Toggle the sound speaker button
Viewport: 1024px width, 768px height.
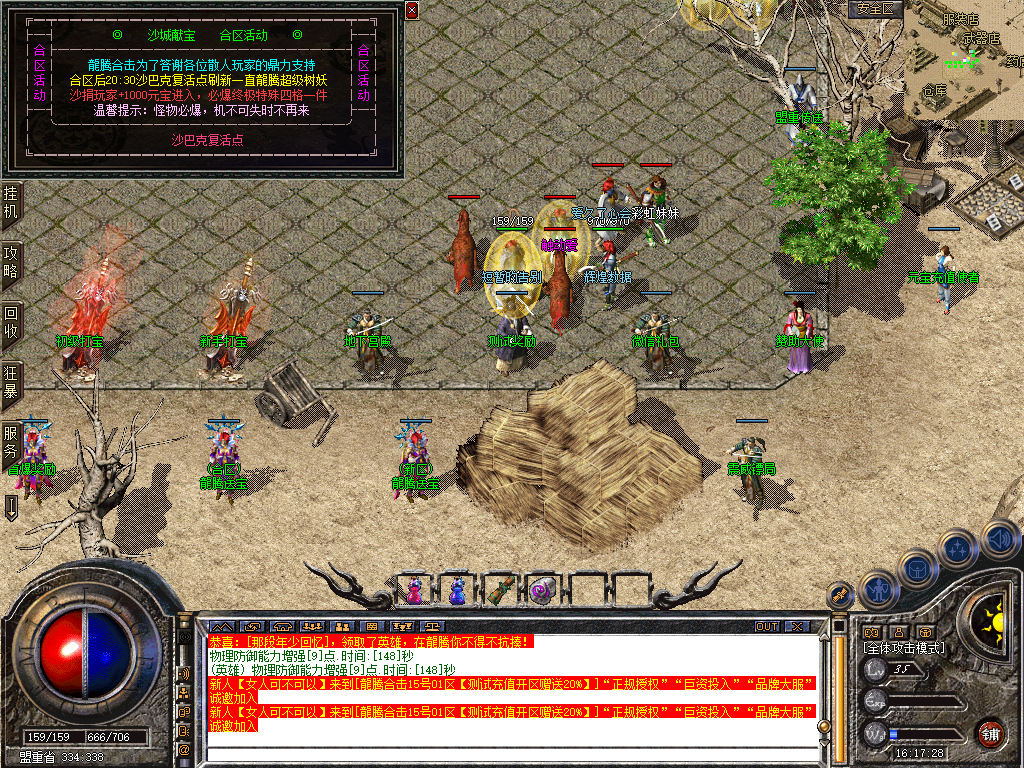coord(1000,538)
